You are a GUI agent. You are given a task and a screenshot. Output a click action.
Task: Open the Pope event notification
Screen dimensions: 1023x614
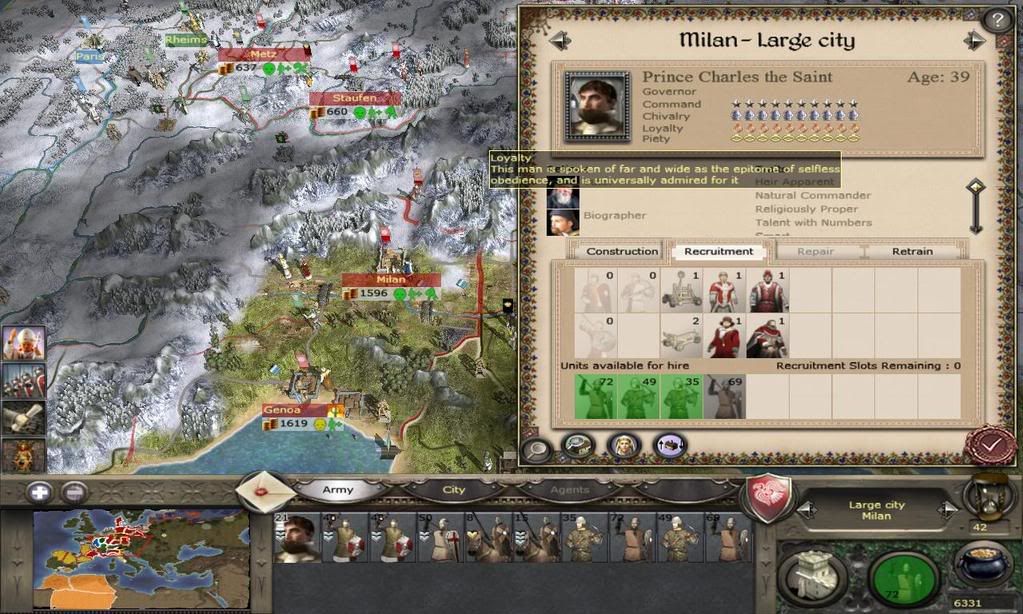pos(23,343)
